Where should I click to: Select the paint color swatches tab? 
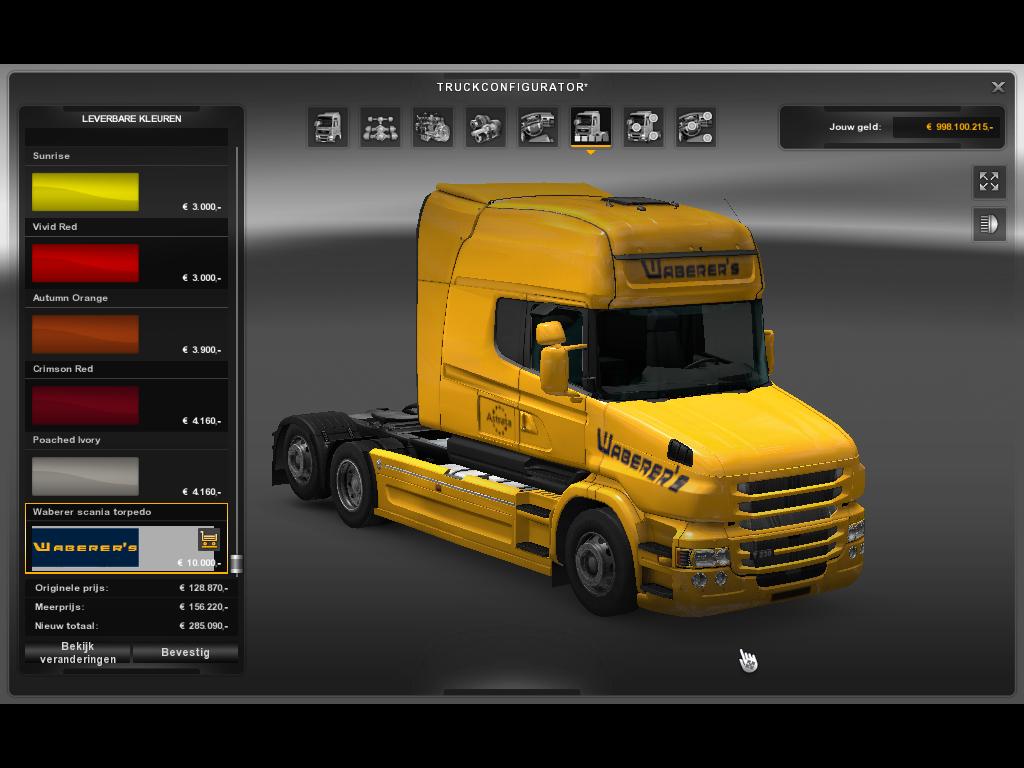coord(590,127)
